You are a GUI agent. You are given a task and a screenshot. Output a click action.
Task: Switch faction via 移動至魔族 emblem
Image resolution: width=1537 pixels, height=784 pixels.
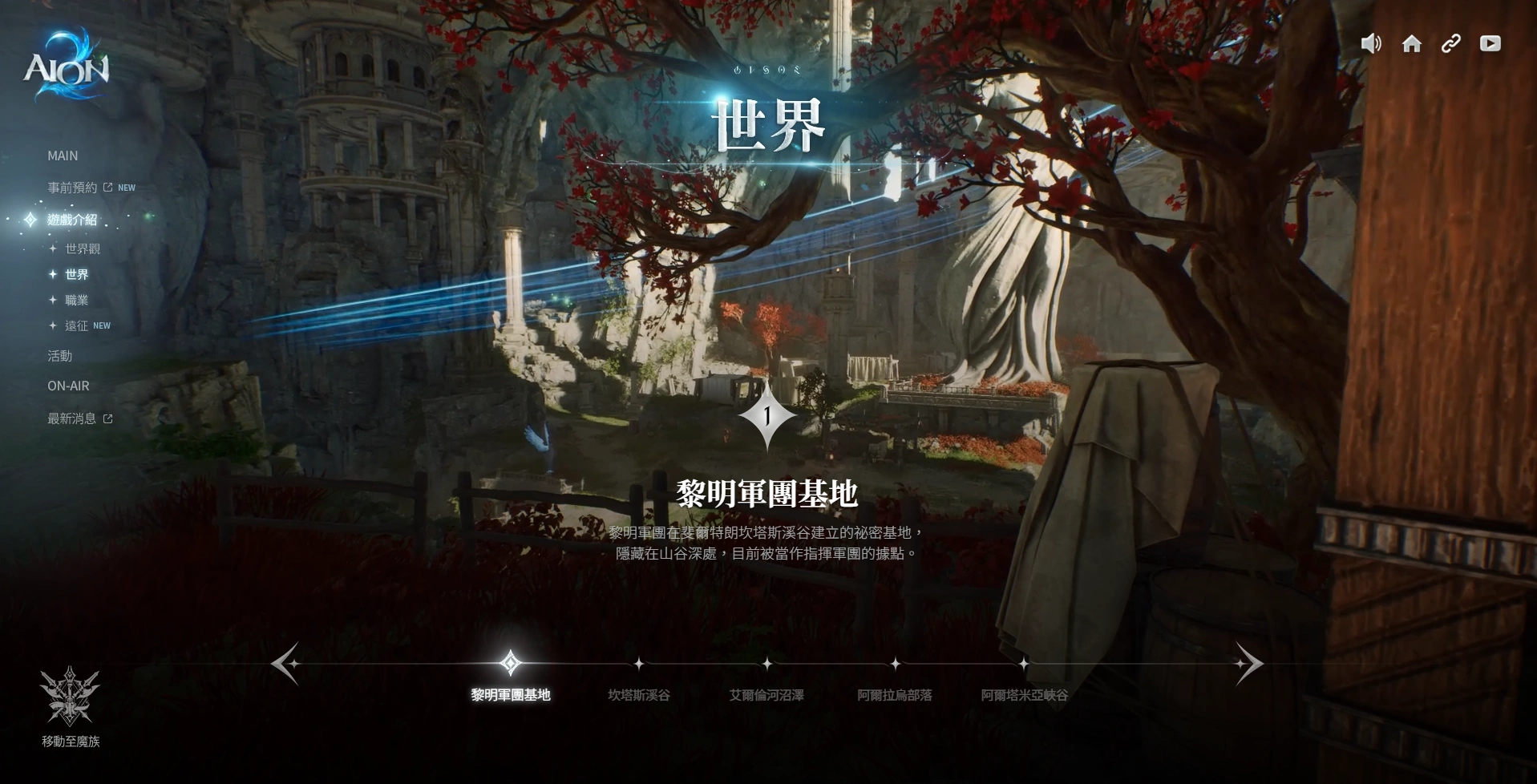point(71,707)
